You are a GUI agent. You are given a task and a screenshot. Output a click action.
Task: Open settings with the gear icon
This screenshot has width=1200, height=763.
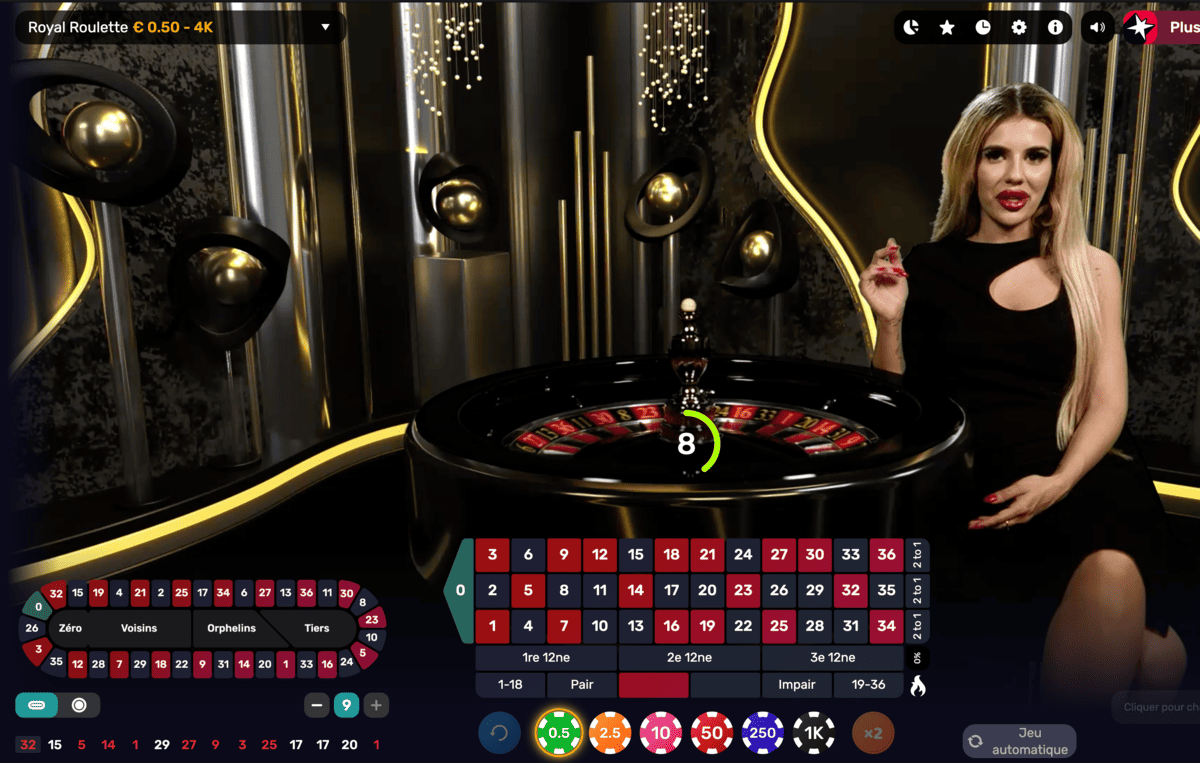tap(1019, 28)
